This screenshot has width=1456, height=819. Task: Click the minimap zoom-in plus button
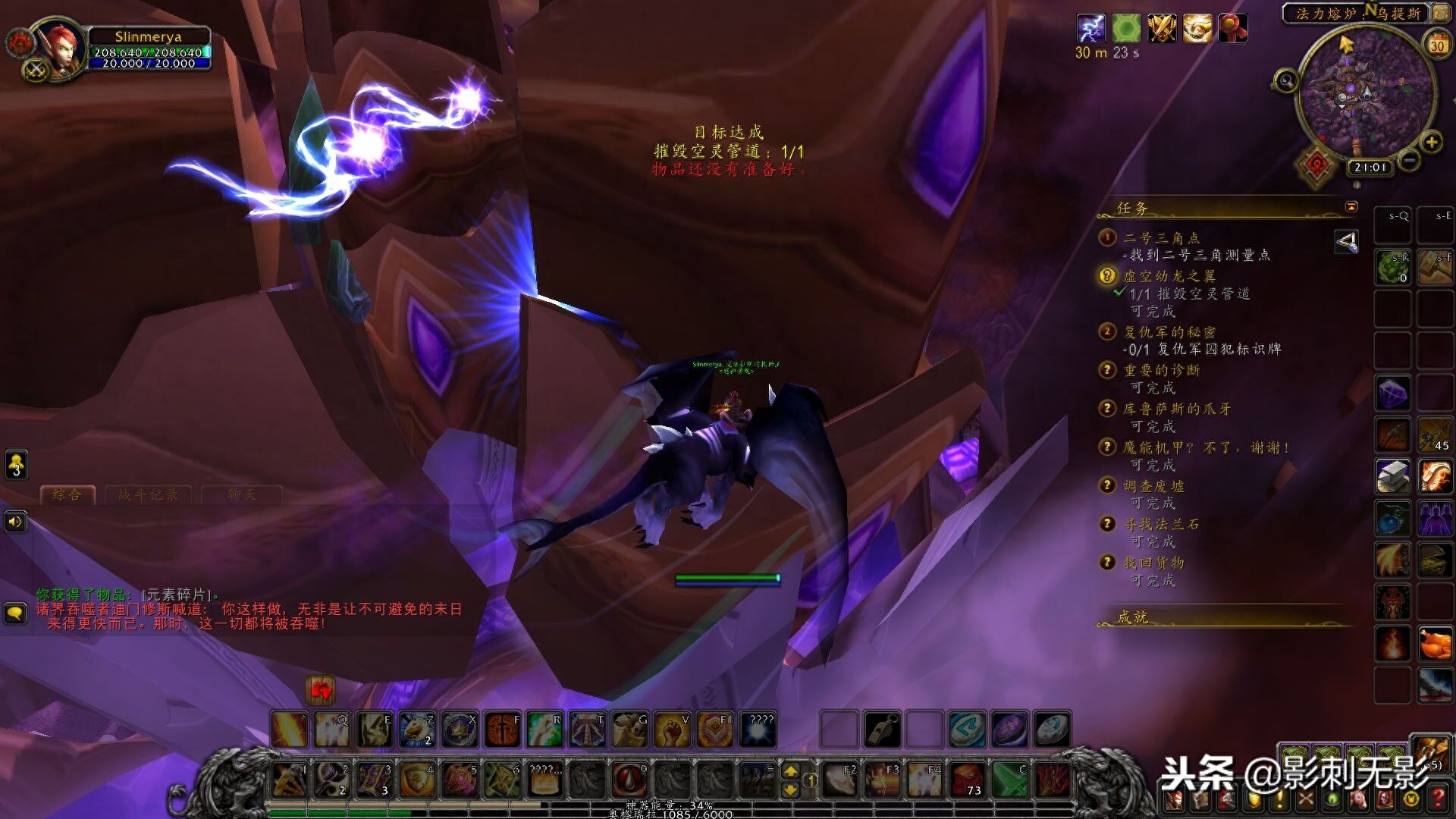[1431, 142]
